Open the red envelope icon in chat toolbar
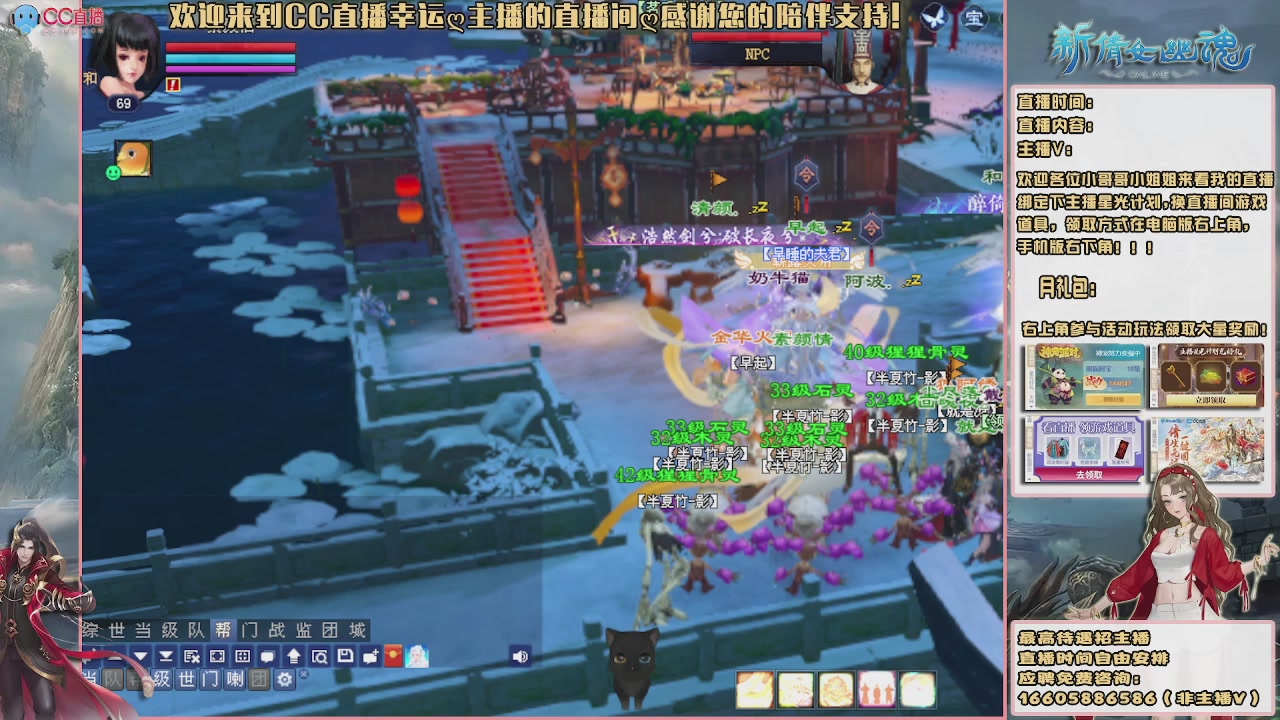This screenshot has width=1280, height=720. click(x=392, y=657)
